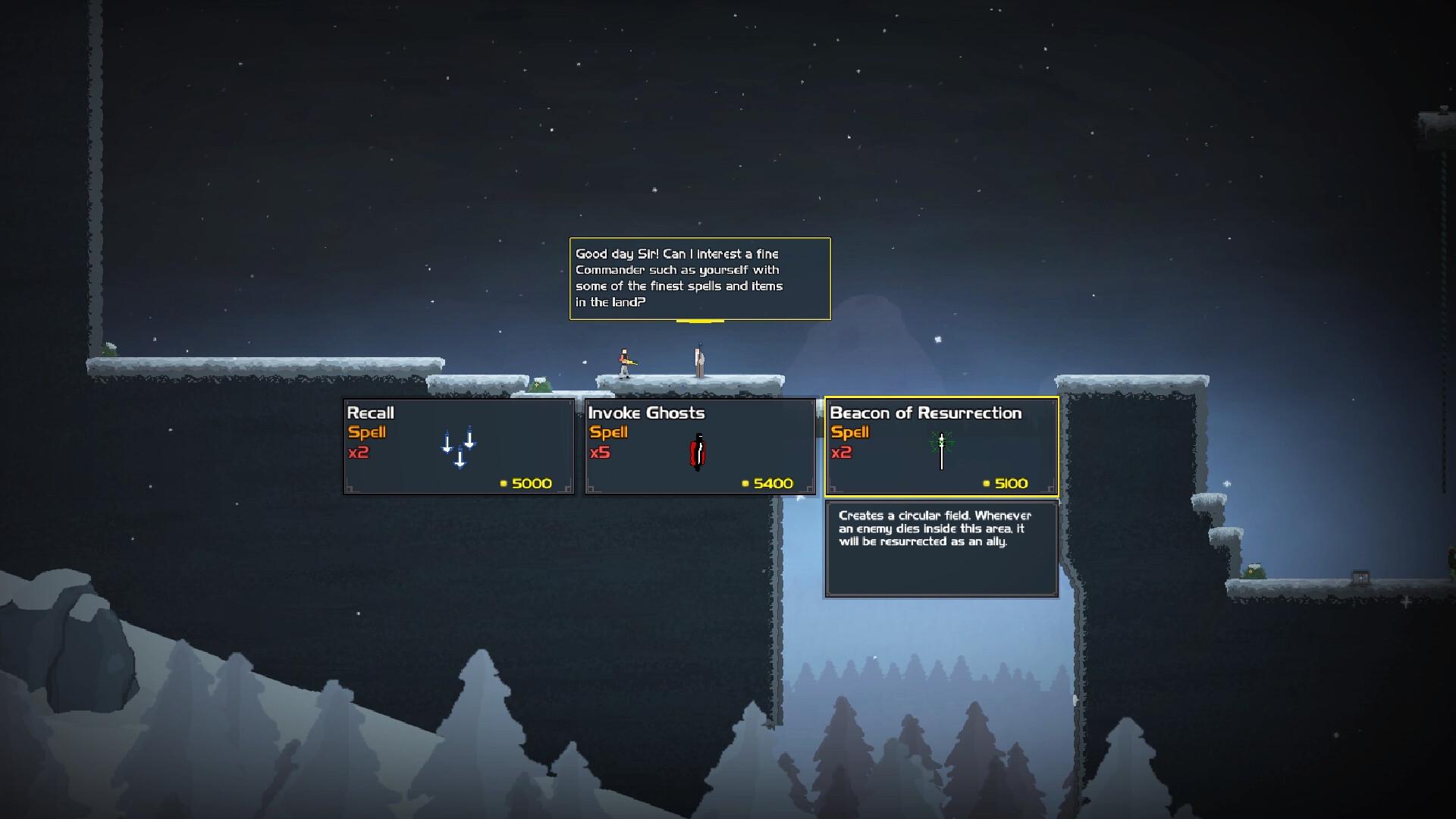Viewport: 1456px width, 819px height.
Task: Click the gold coin icon beside the 5000 price
Action: click(503, 483)
